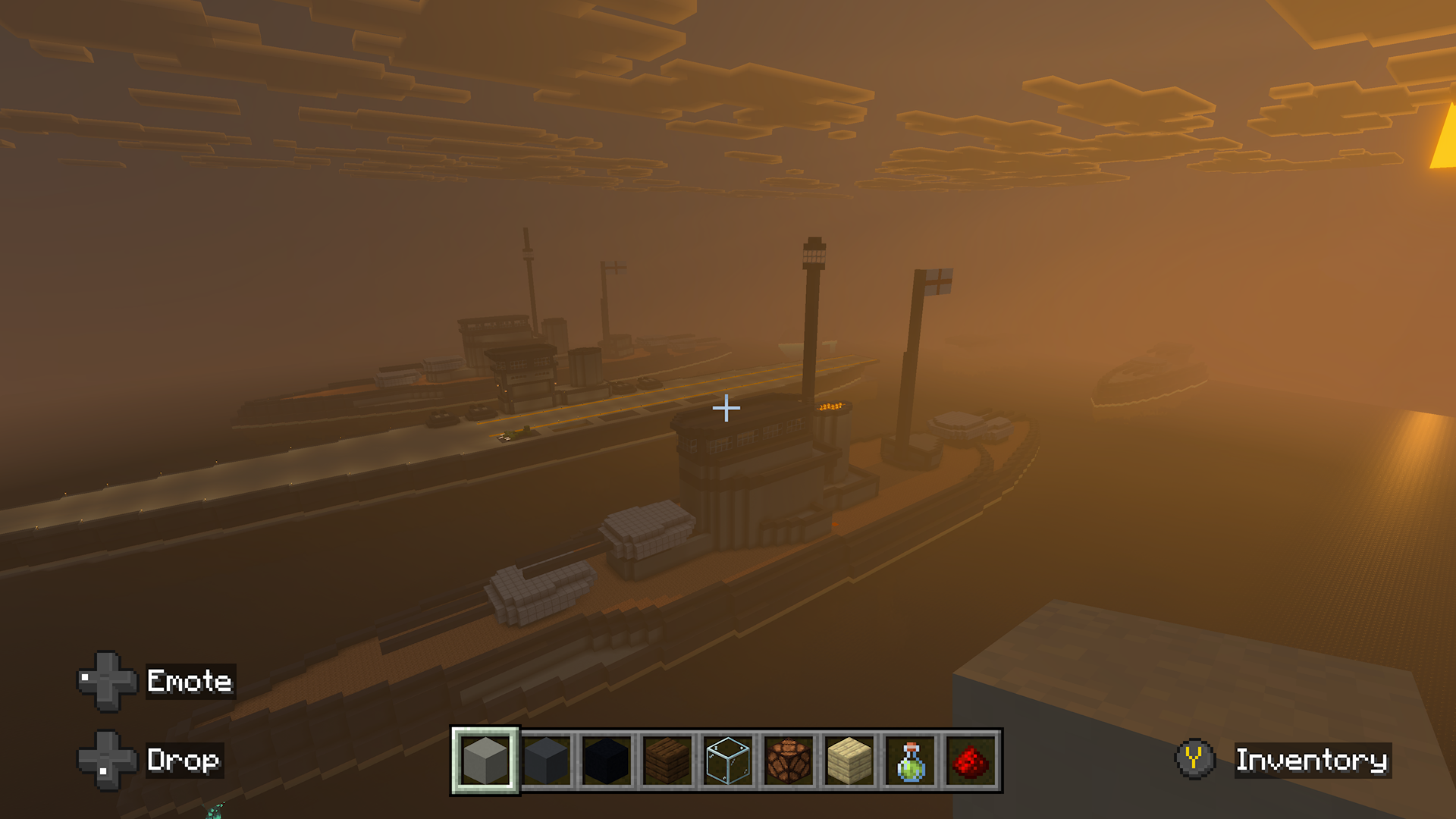This screenshot has width=1456, height=819.
Task: Select the light gray concrete block slot
Action: pyautogui.click(x=485, y=761)
